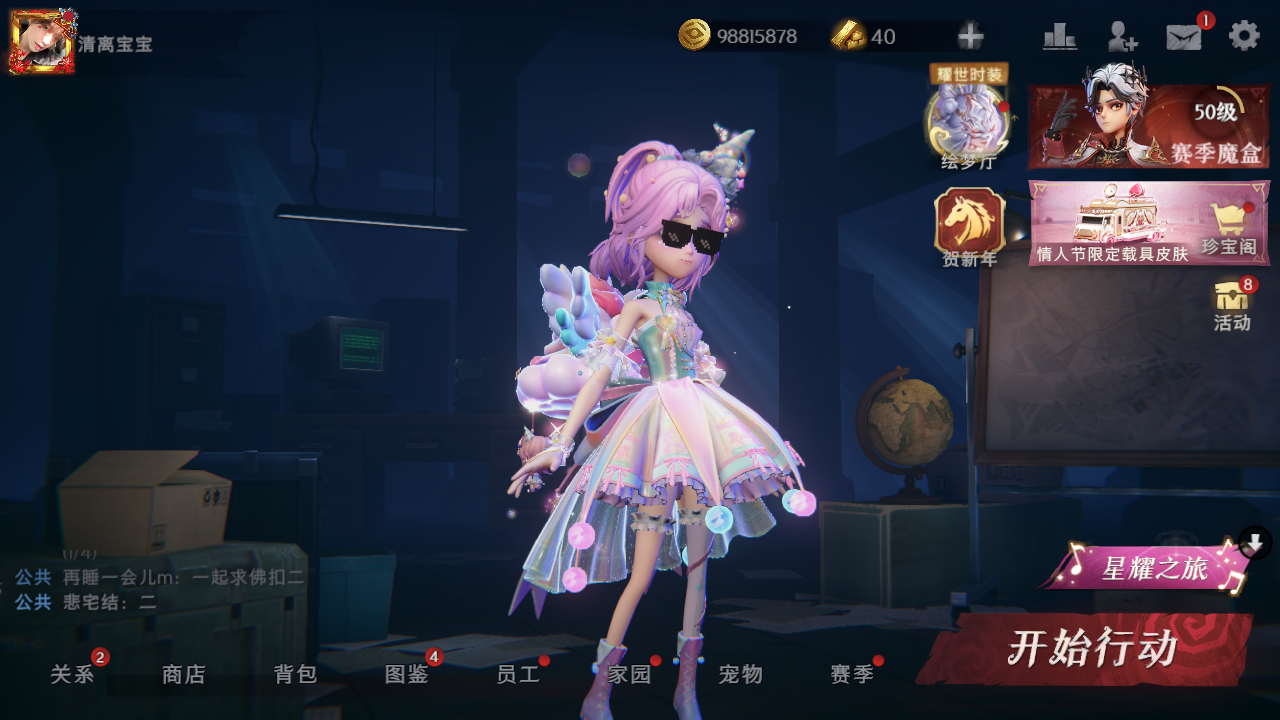Start the mission with 开始行动
The width and height of the screenshot is (1280, 720).
(1090, 649)
